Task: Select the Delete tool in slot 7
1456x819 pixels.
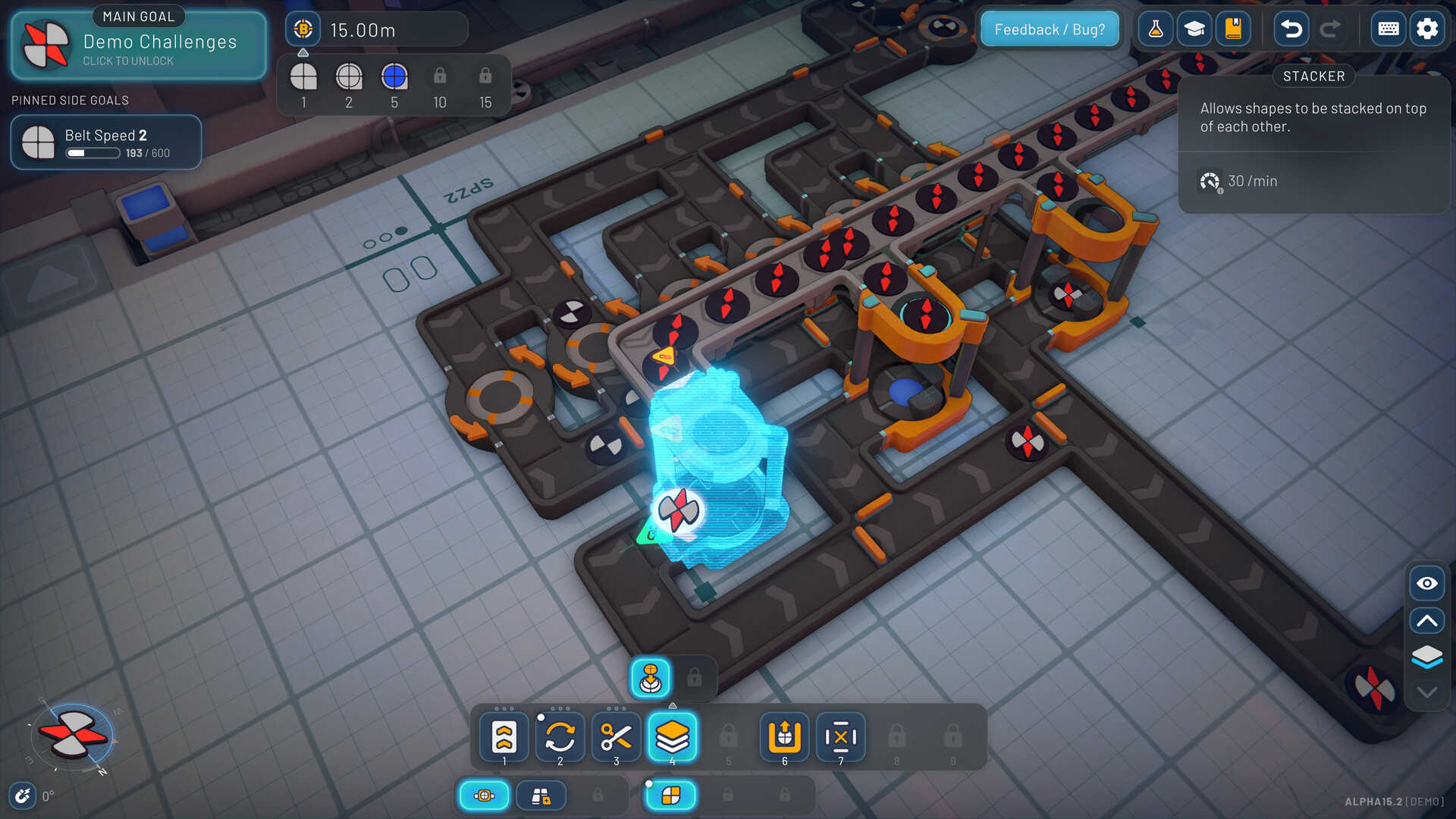Action: [840, 736]
